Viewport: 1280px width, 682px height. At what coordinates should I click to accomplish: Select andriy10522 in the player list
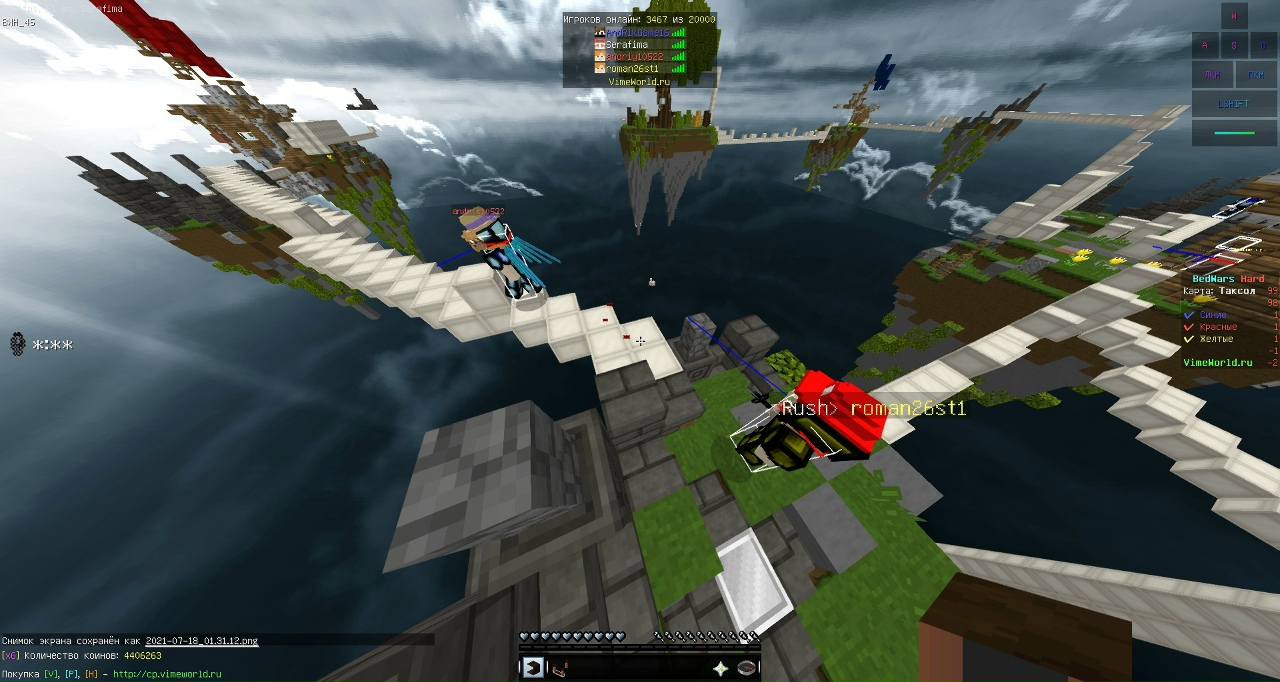pos(634,57)
